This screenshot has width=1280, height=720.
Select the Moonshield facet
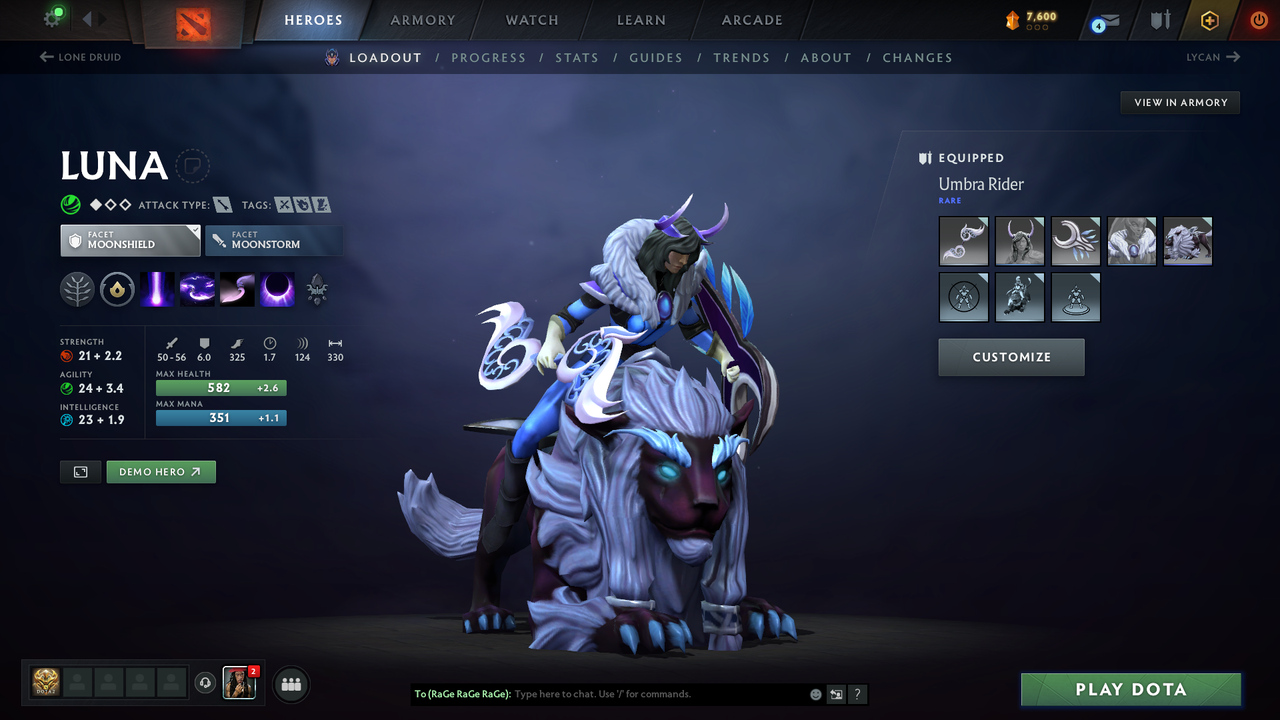130,240
